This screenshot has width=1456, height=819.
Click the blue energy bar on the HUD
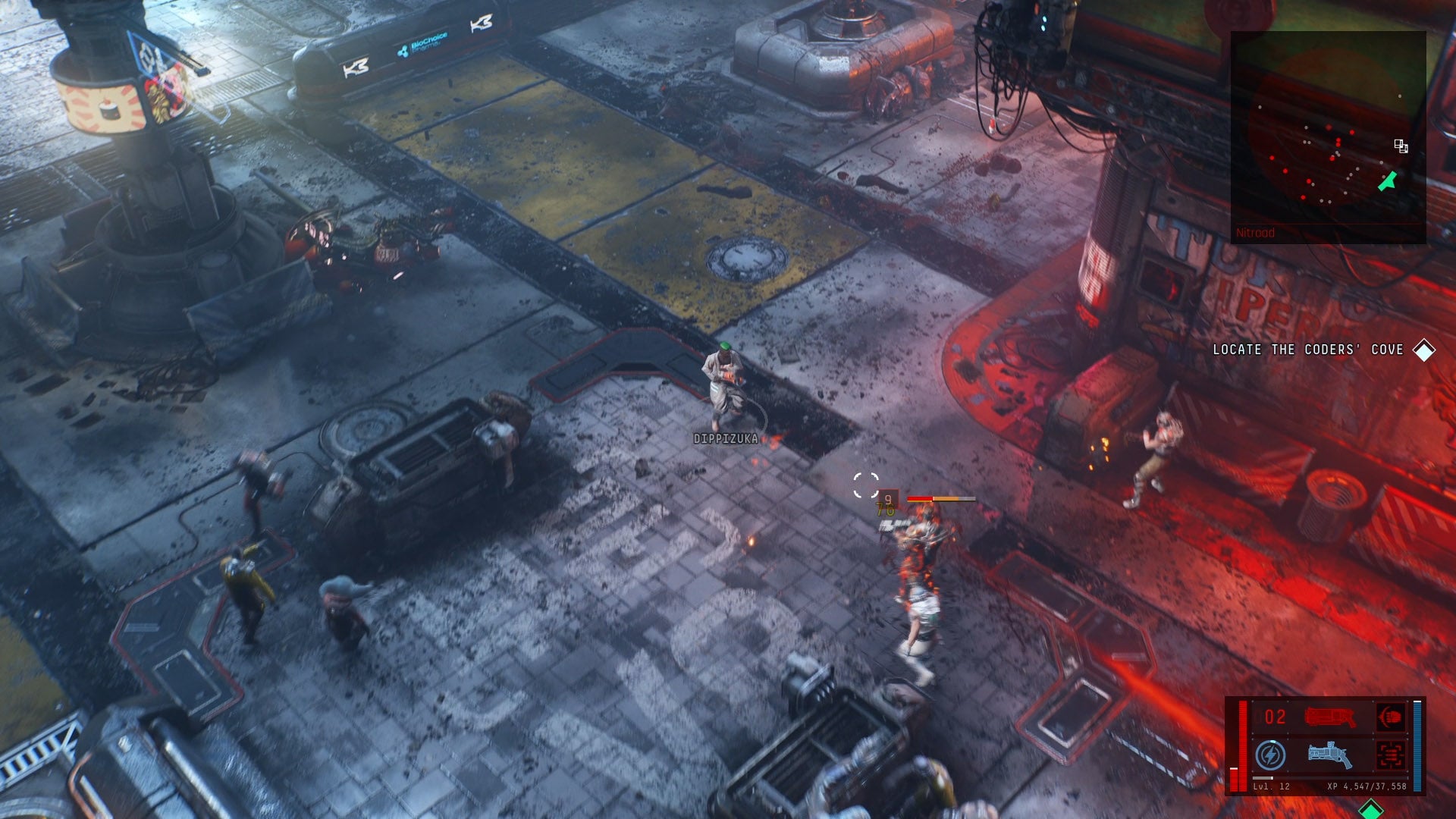click(1417, 745)
